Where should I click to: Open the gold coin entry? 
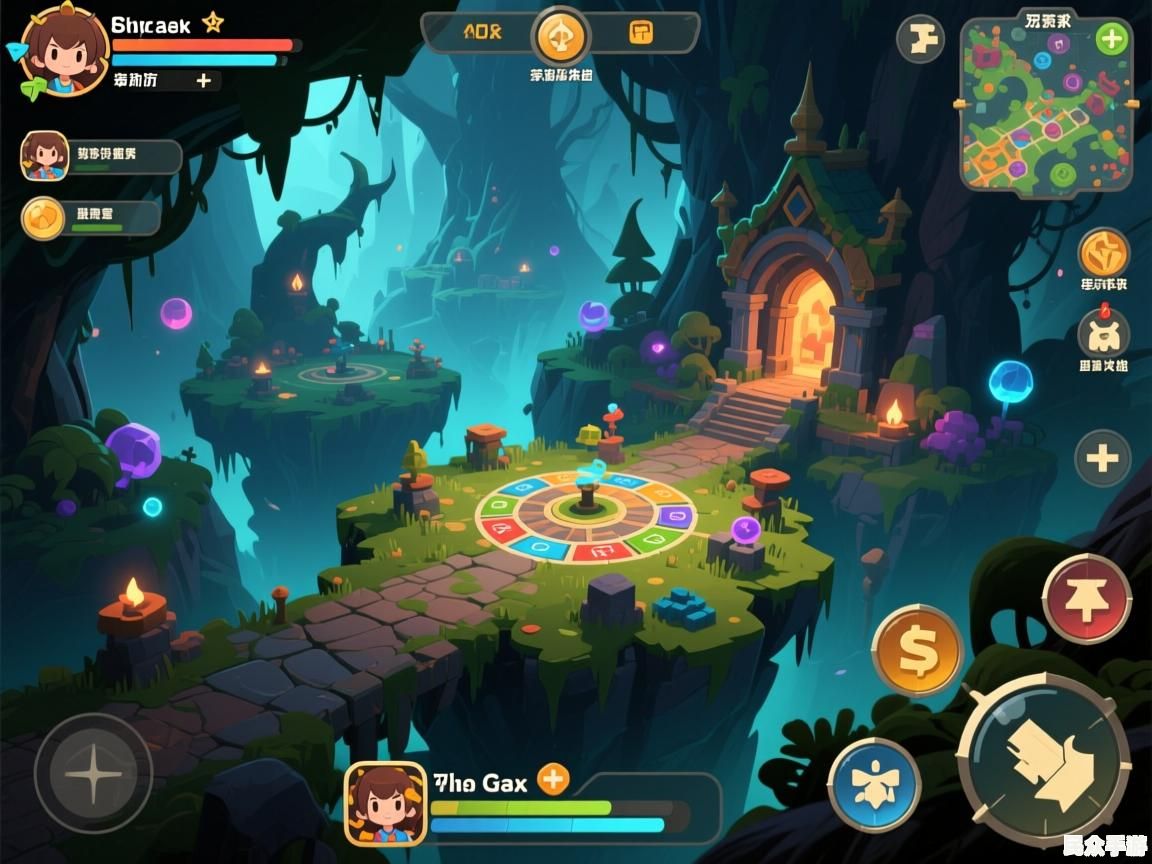coord(45,217)
